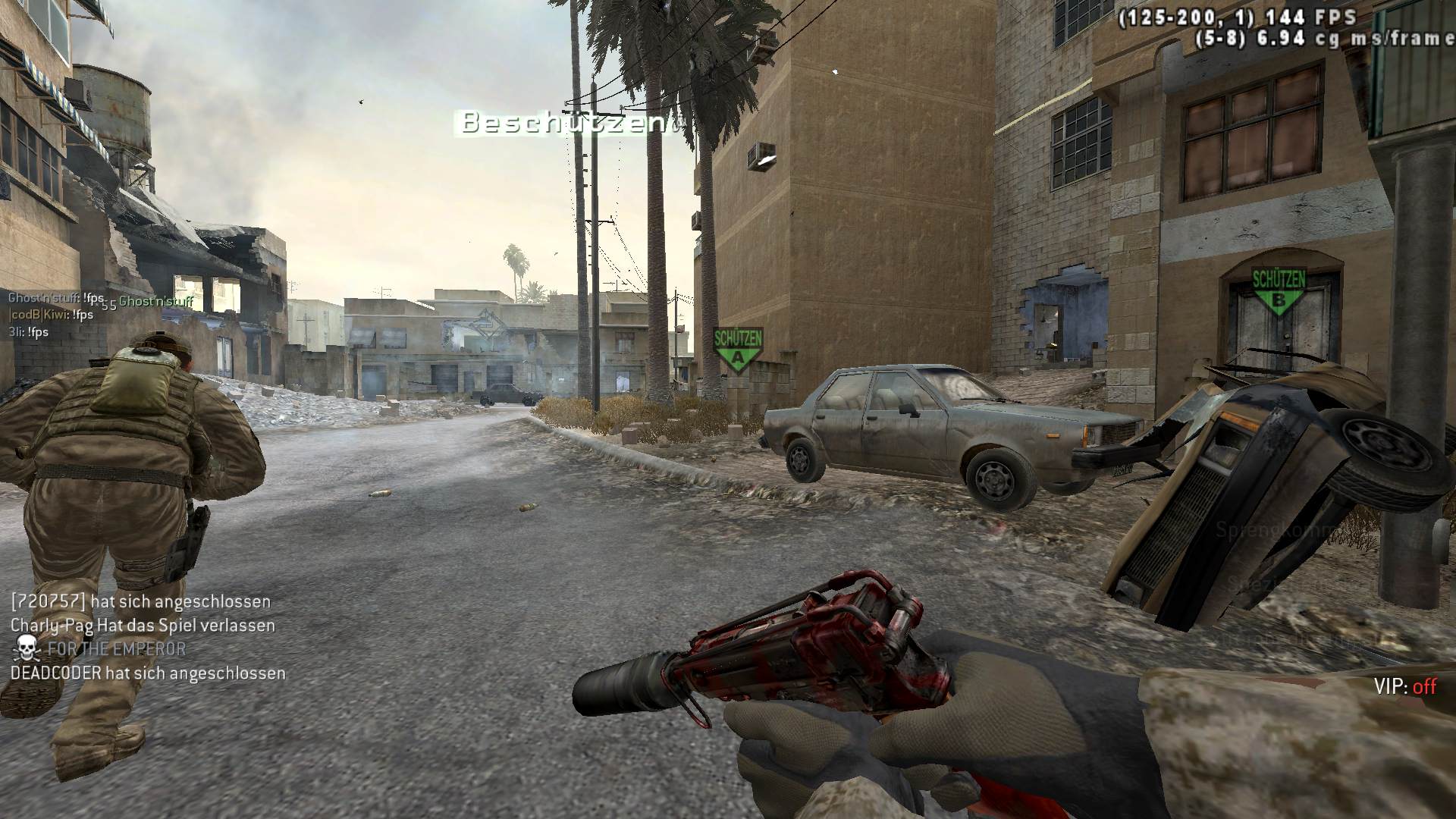
Task: Toggle the VIP off indicator
Action: coord(1404,686)
